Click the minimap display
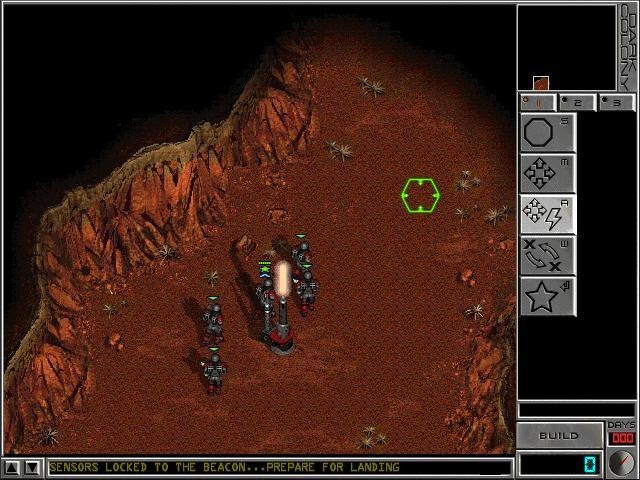Screen dimensions: 640x480 565,48
